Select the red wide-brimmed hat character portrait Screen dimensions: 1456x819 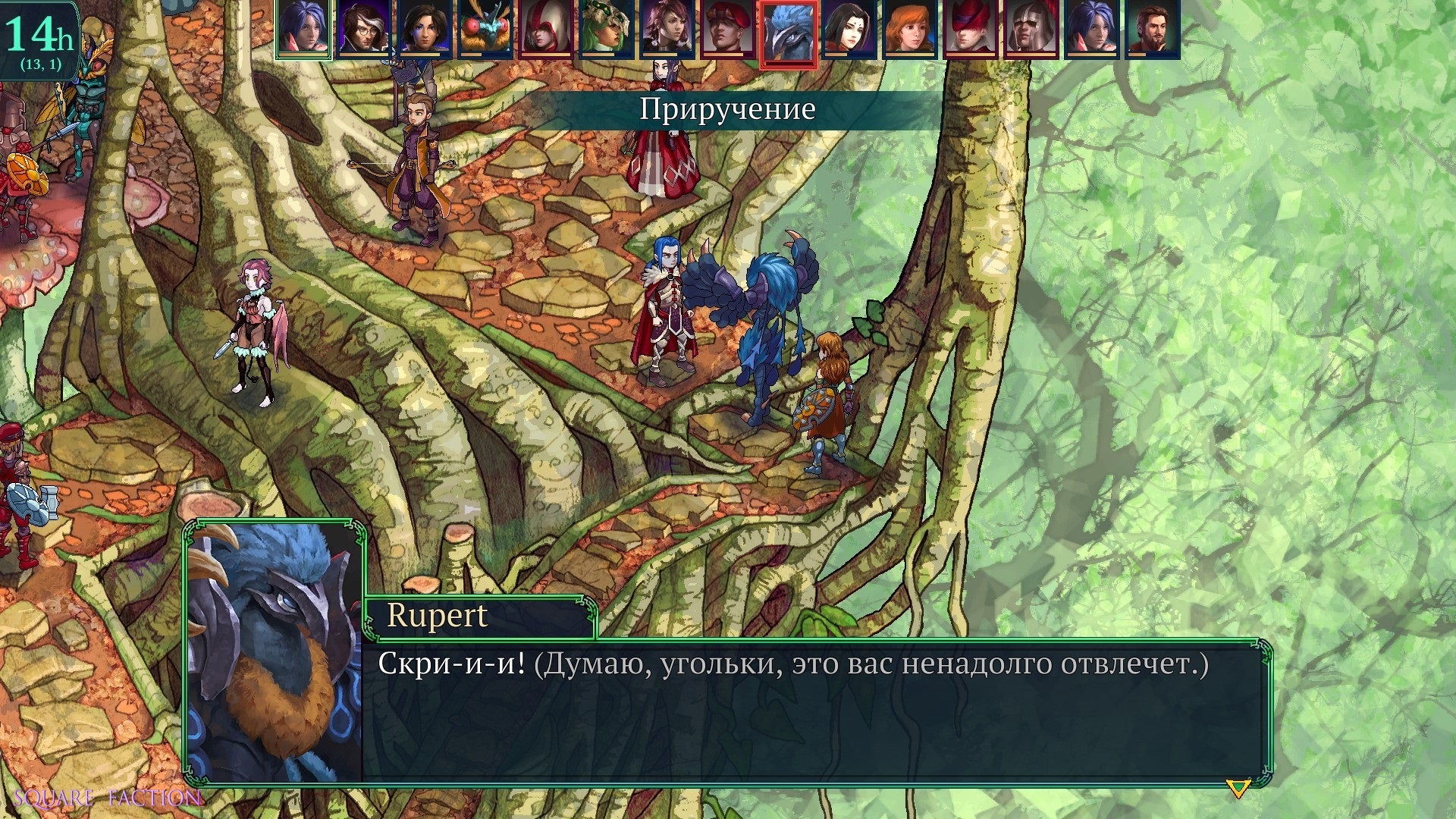click(971, 29)
